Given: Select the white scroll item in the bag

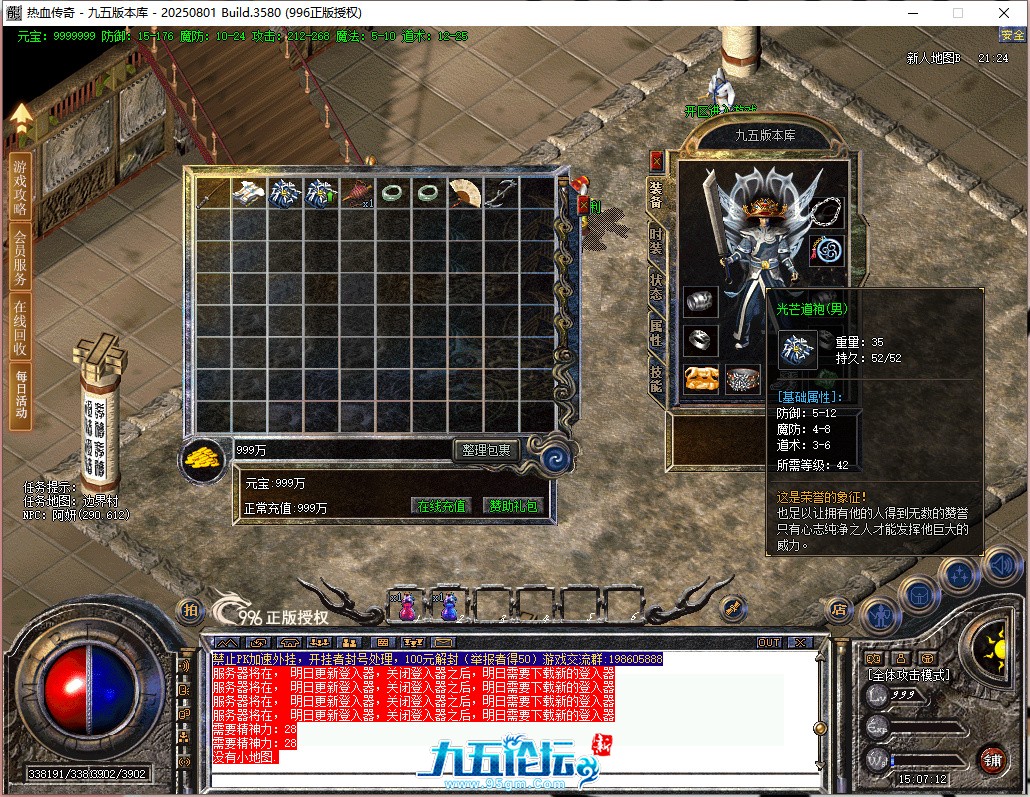Looking at the screenshot, I should point(248,193).
